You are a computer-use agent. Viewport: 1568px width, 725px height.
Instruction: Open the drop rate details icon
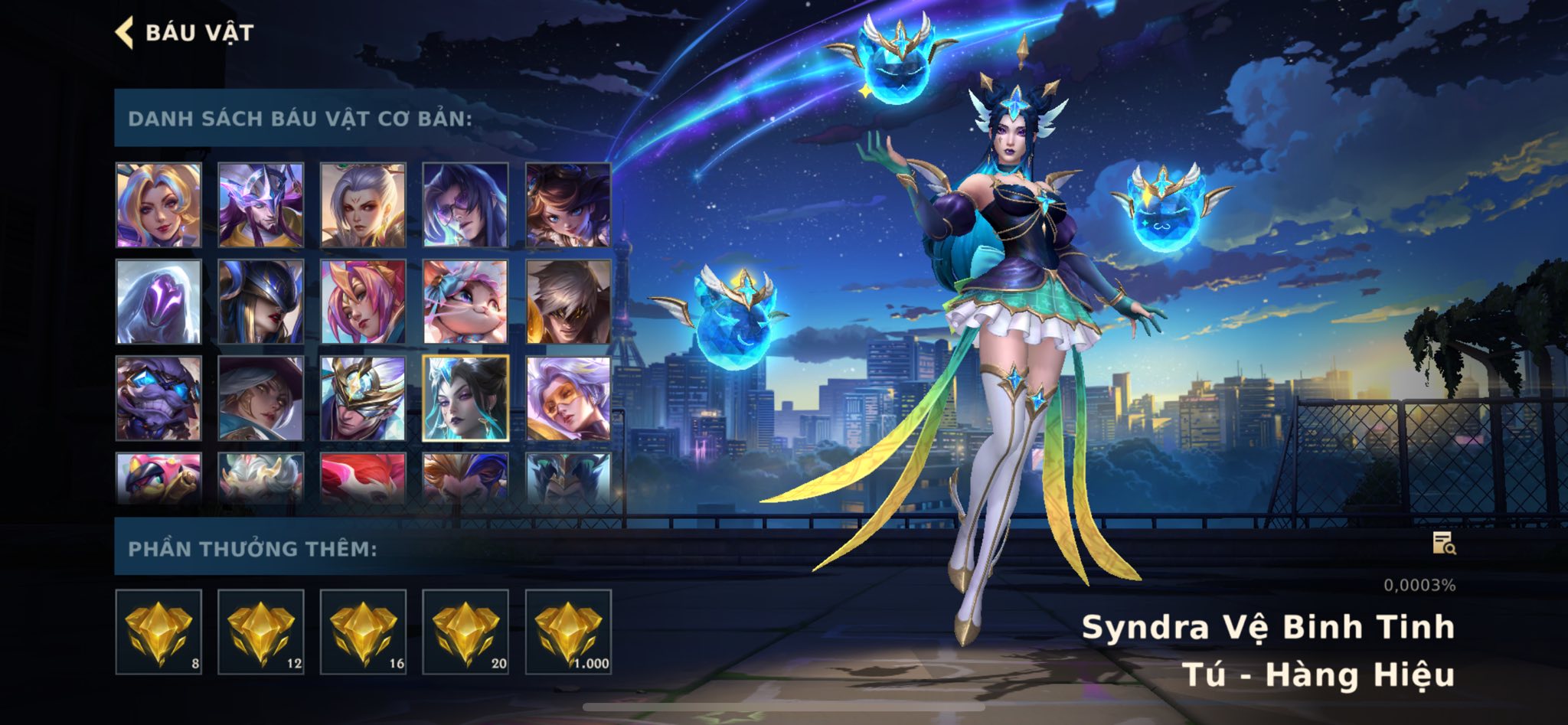(1443, 543)
